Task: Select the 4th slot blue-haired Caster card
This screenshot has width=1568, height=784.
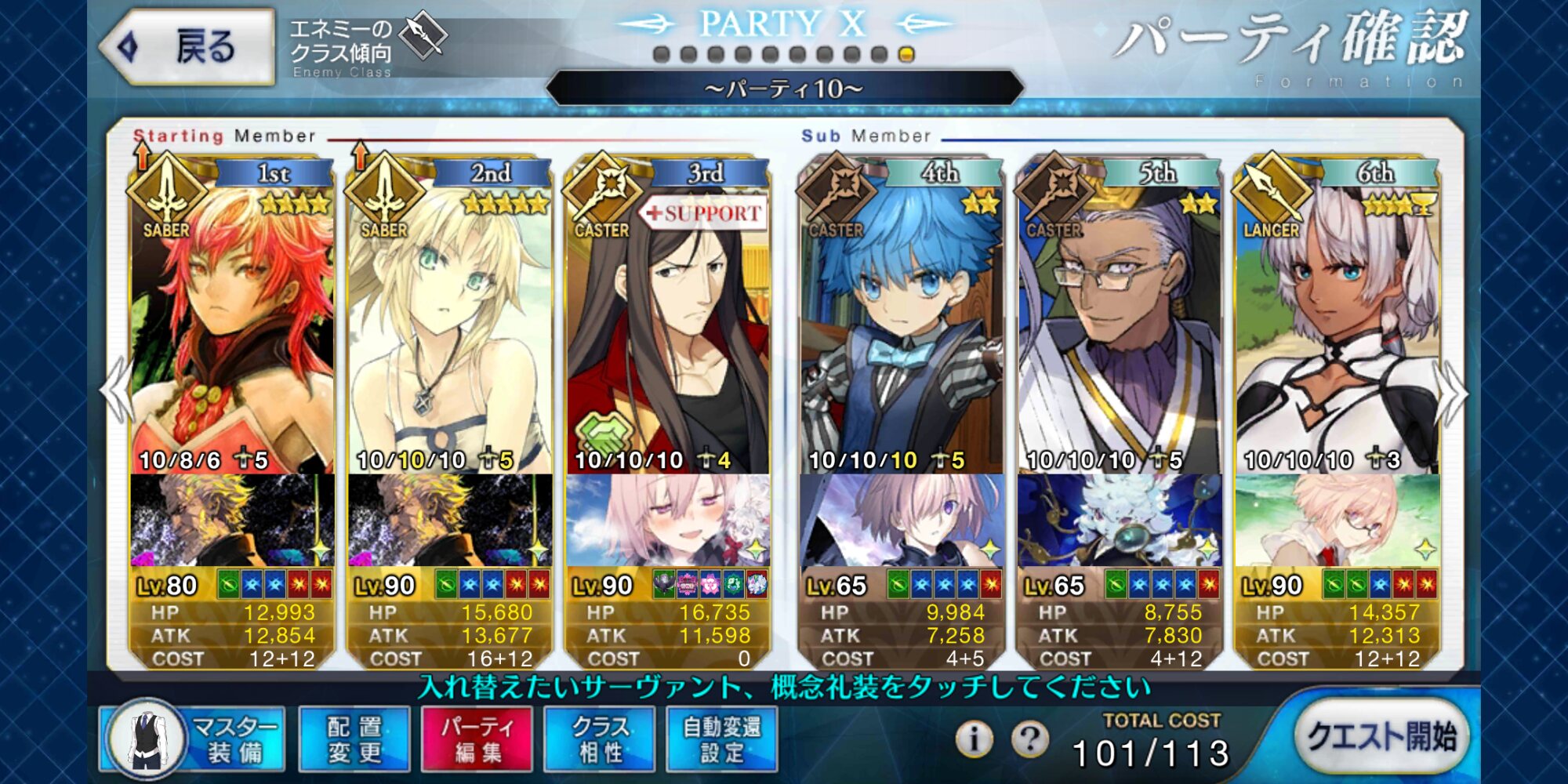Action: click(901, 329)
